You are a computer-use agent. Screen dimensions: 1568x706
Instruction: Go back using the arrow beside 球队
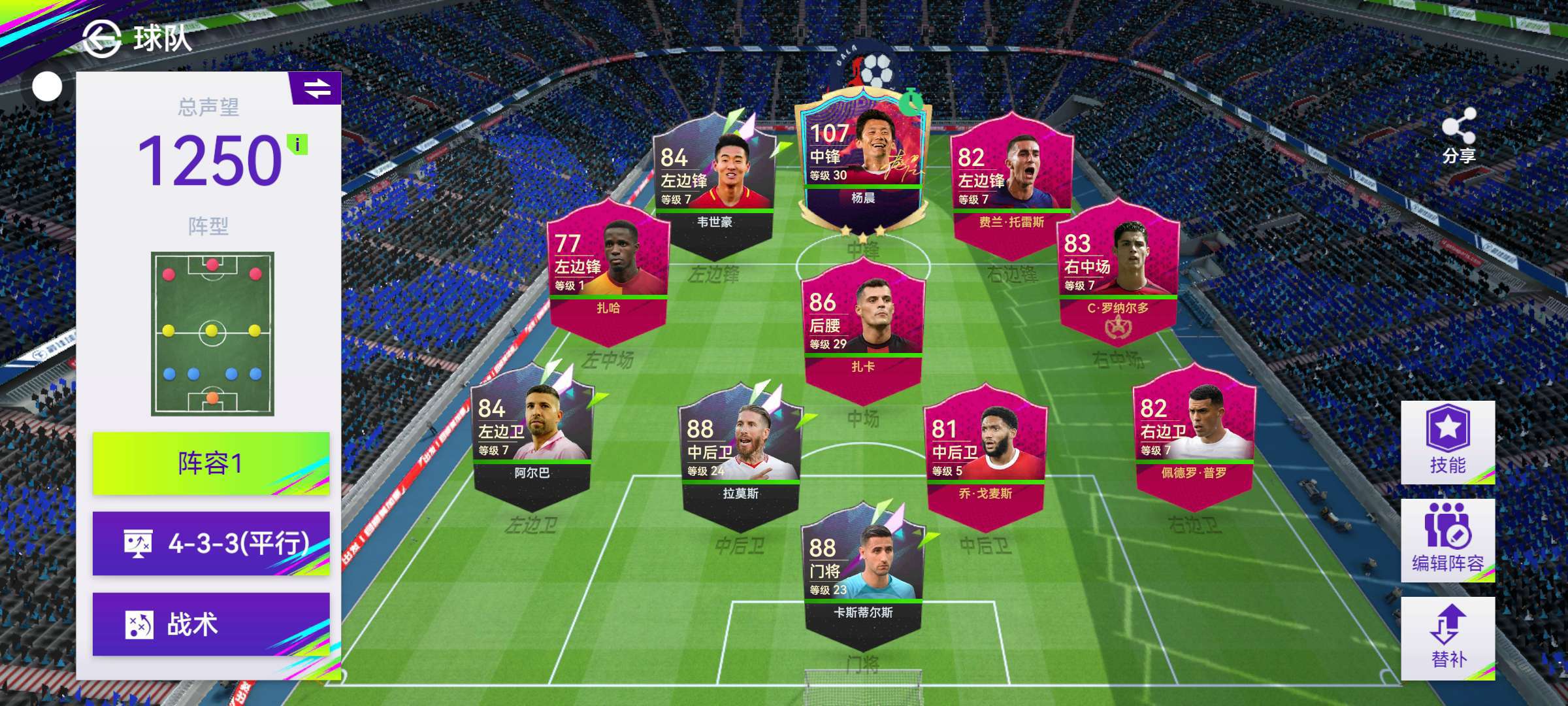pos(103,39)
